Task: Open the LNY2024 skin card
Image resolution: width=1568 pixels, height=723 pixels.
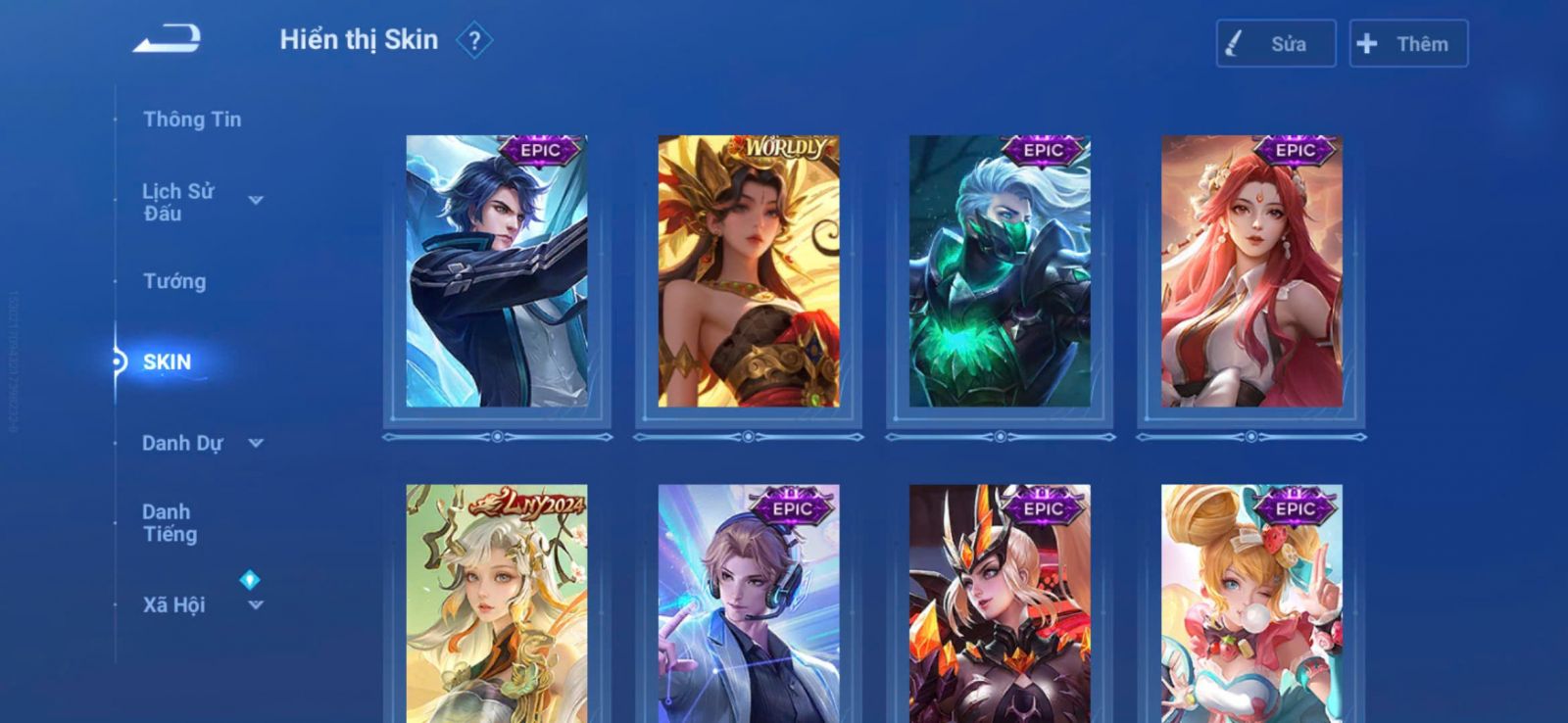Action: (x=497, y=603)
